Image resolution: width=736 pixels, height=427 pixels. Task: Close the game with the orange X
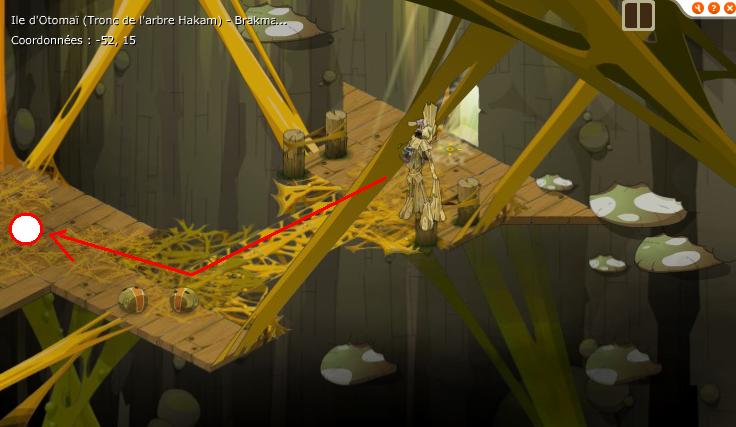(x=728, y=8)
